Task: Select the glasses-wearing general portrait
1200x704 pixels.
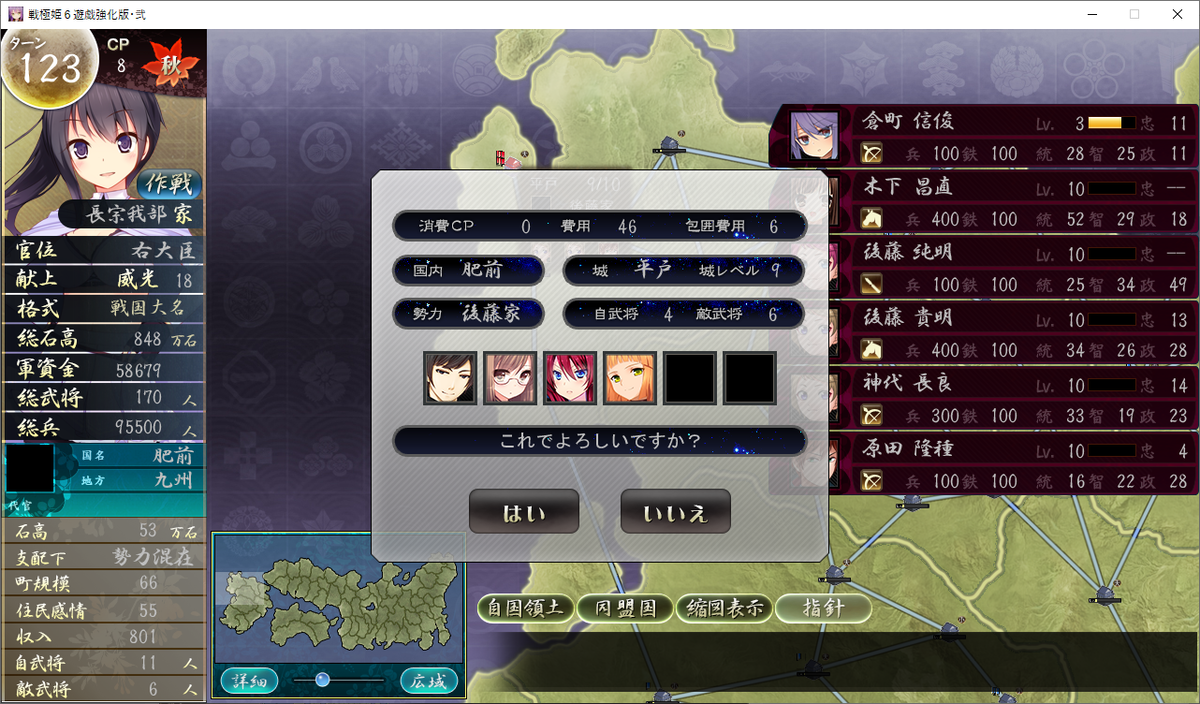Action: pyautogui.click(x=510, y=378)
